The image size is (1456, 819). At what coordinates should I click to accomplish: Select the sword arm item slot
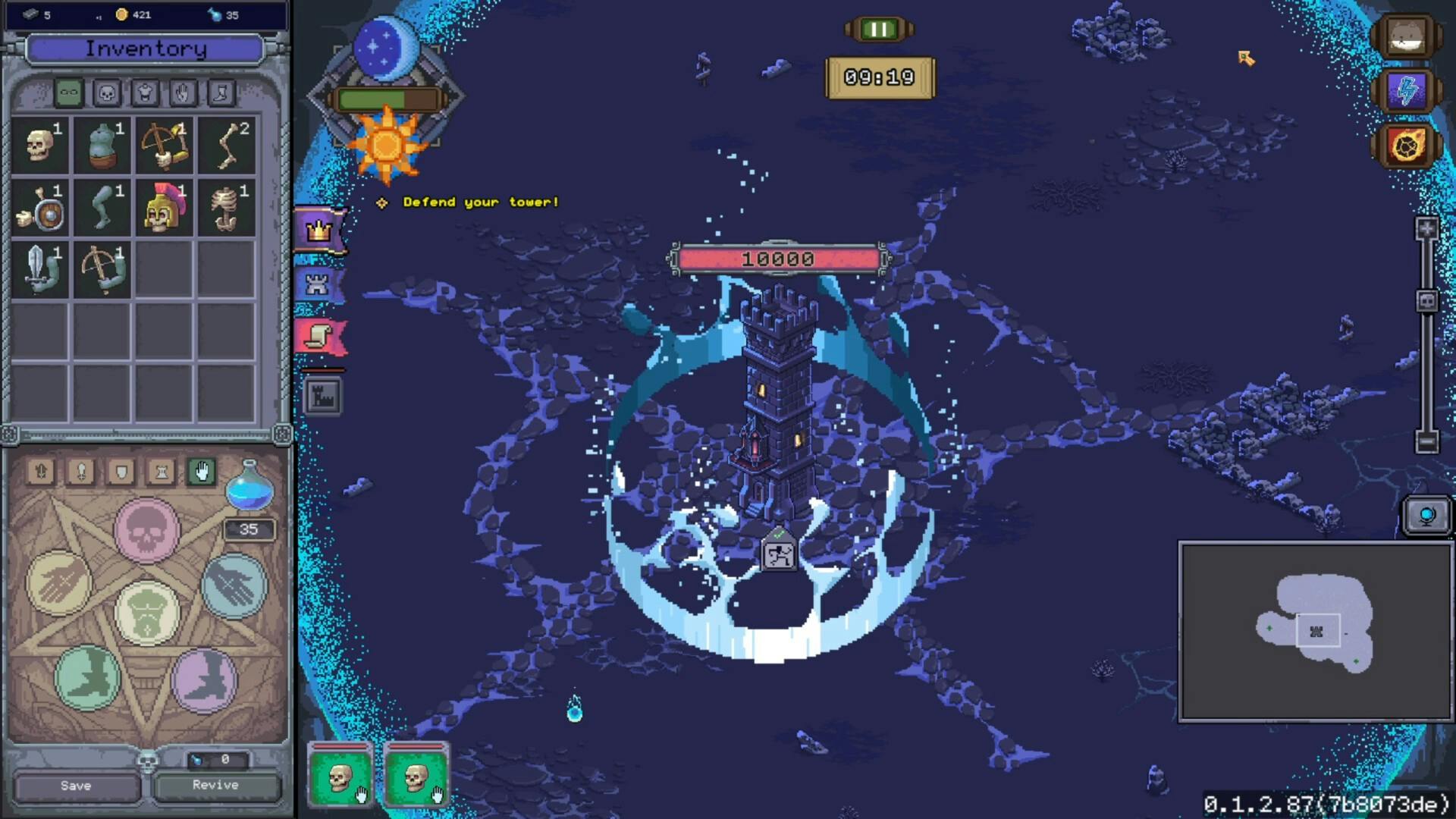[39, 269]
